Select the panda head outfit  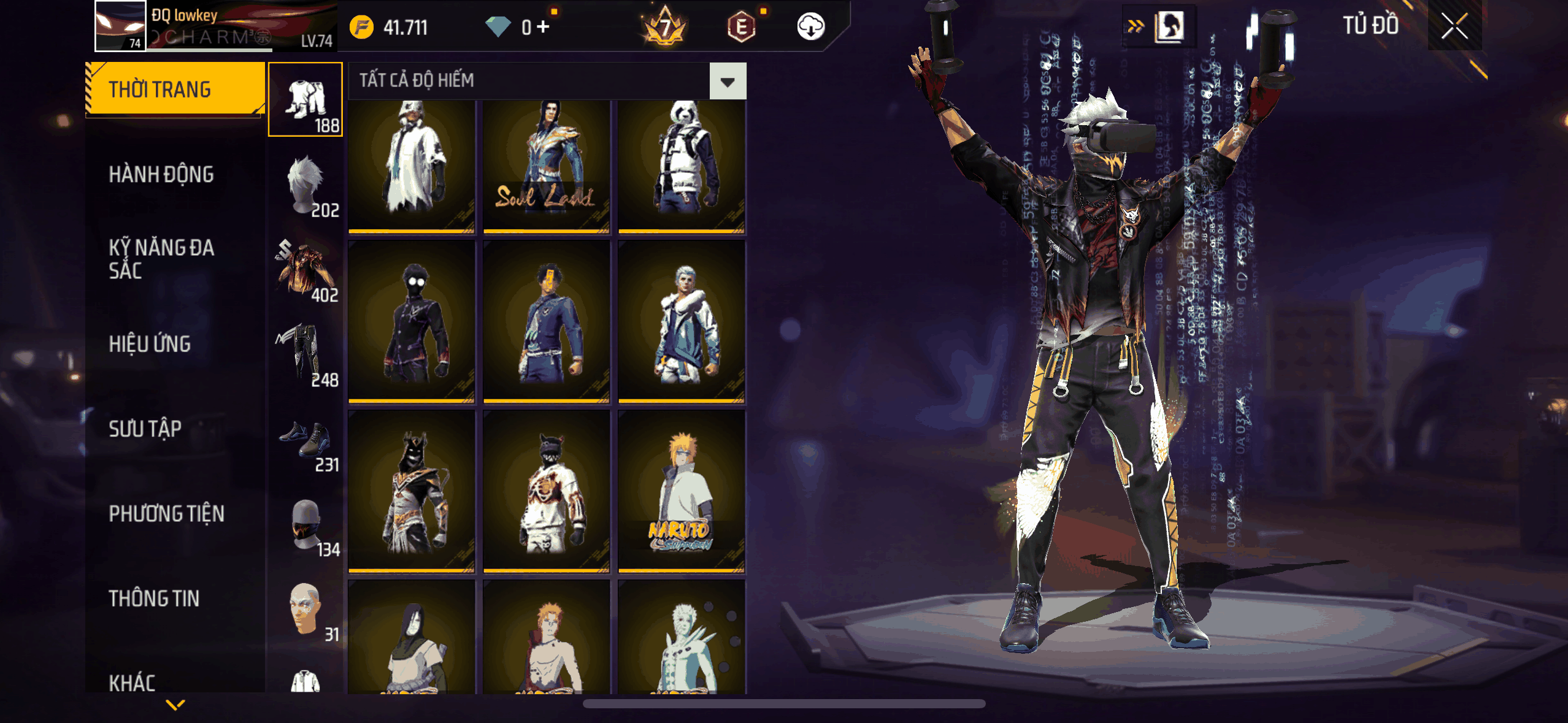click(681, 166)
